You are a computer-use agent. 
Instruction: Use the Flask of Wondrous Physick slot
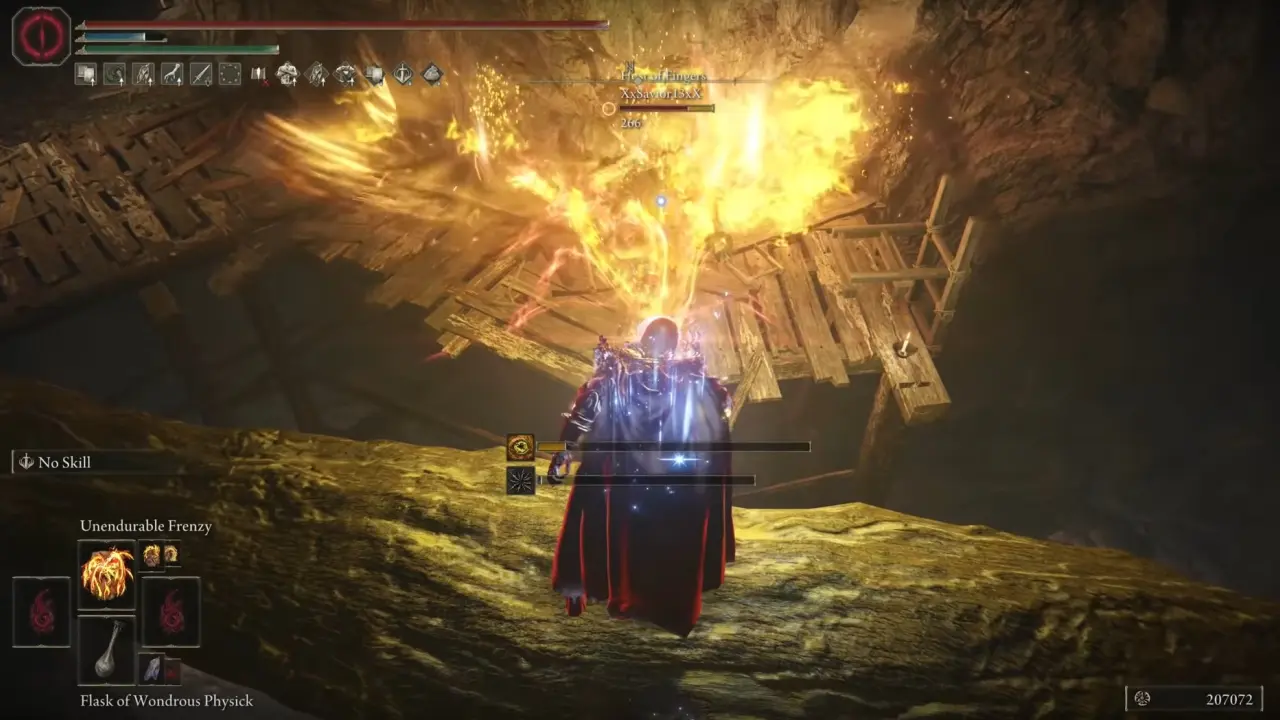pyautogui.click(x=106, y=650)
